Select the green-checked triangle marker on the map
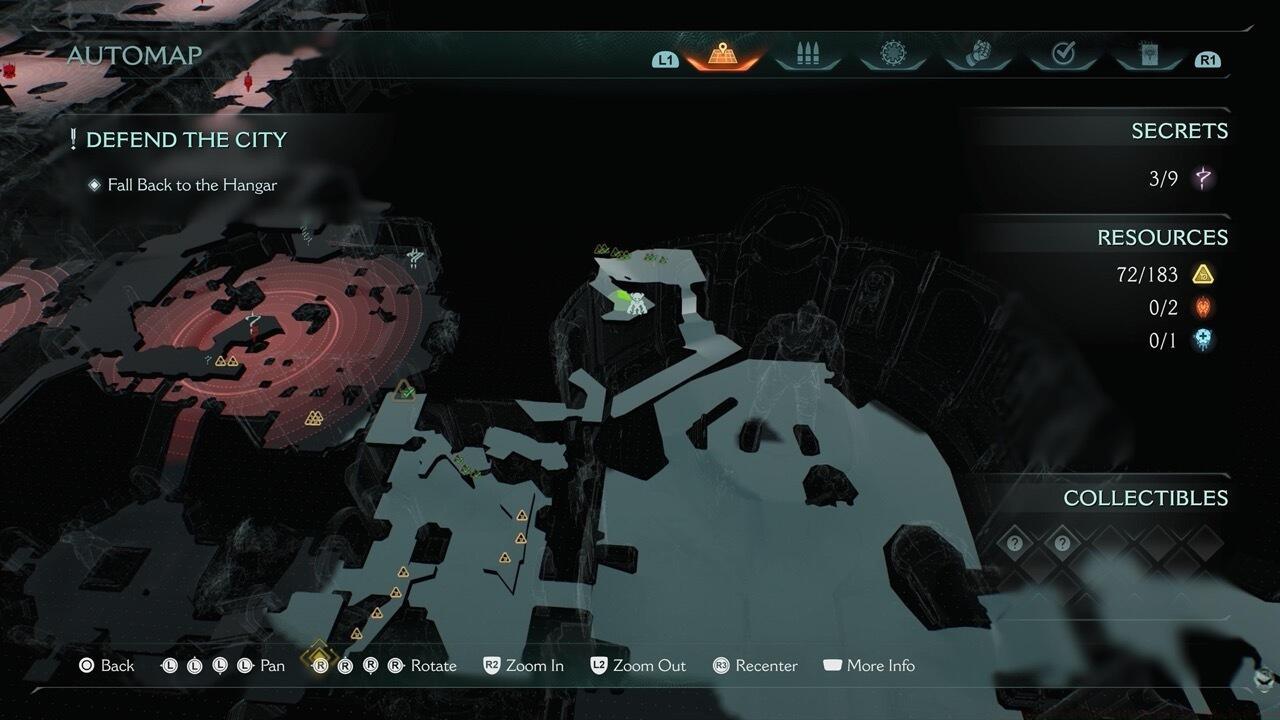1280x720 pixels. 404,390
